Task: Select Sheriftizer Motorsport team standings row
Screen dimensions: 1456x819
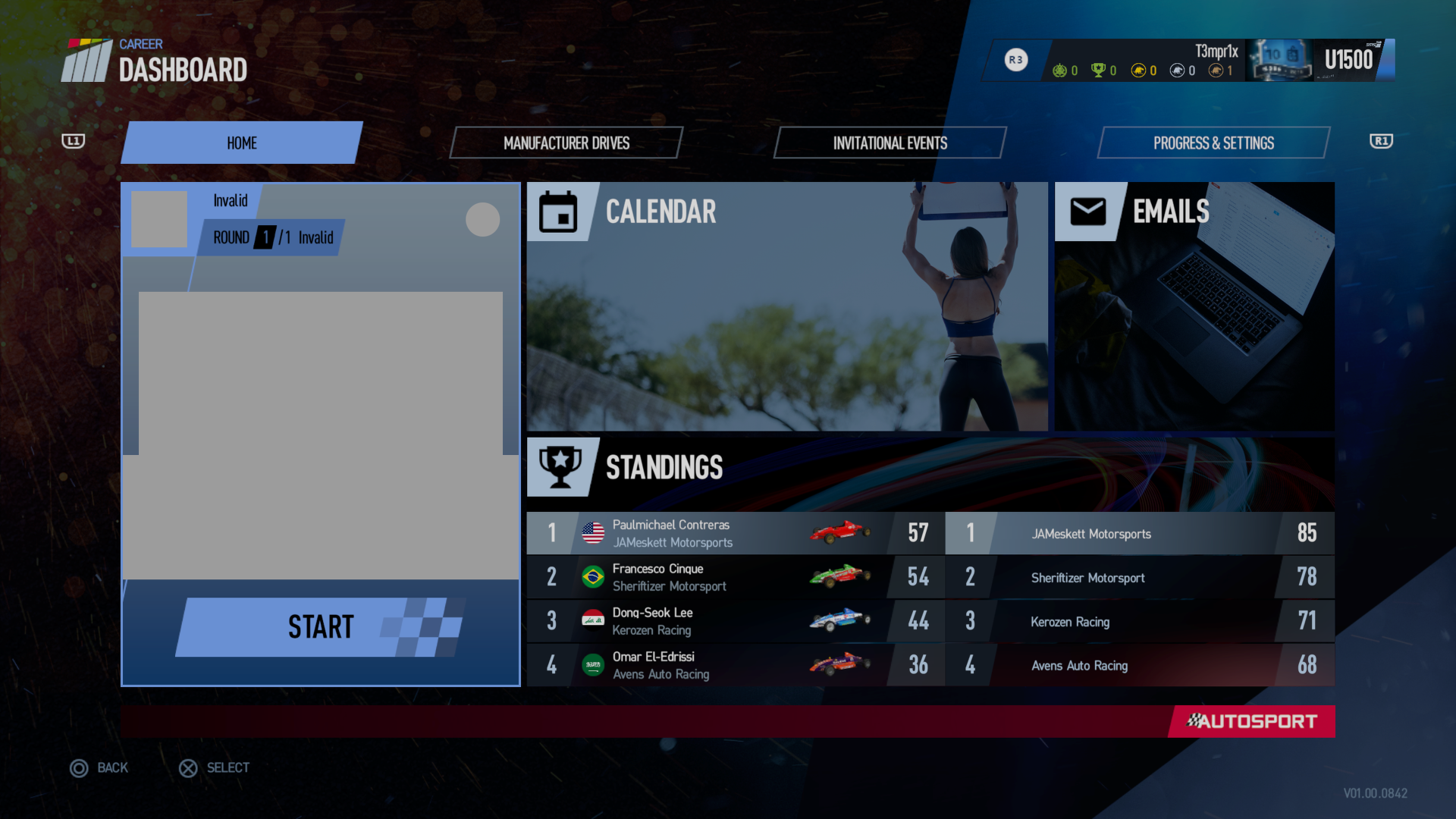Action: click(x=1139, y=577)
